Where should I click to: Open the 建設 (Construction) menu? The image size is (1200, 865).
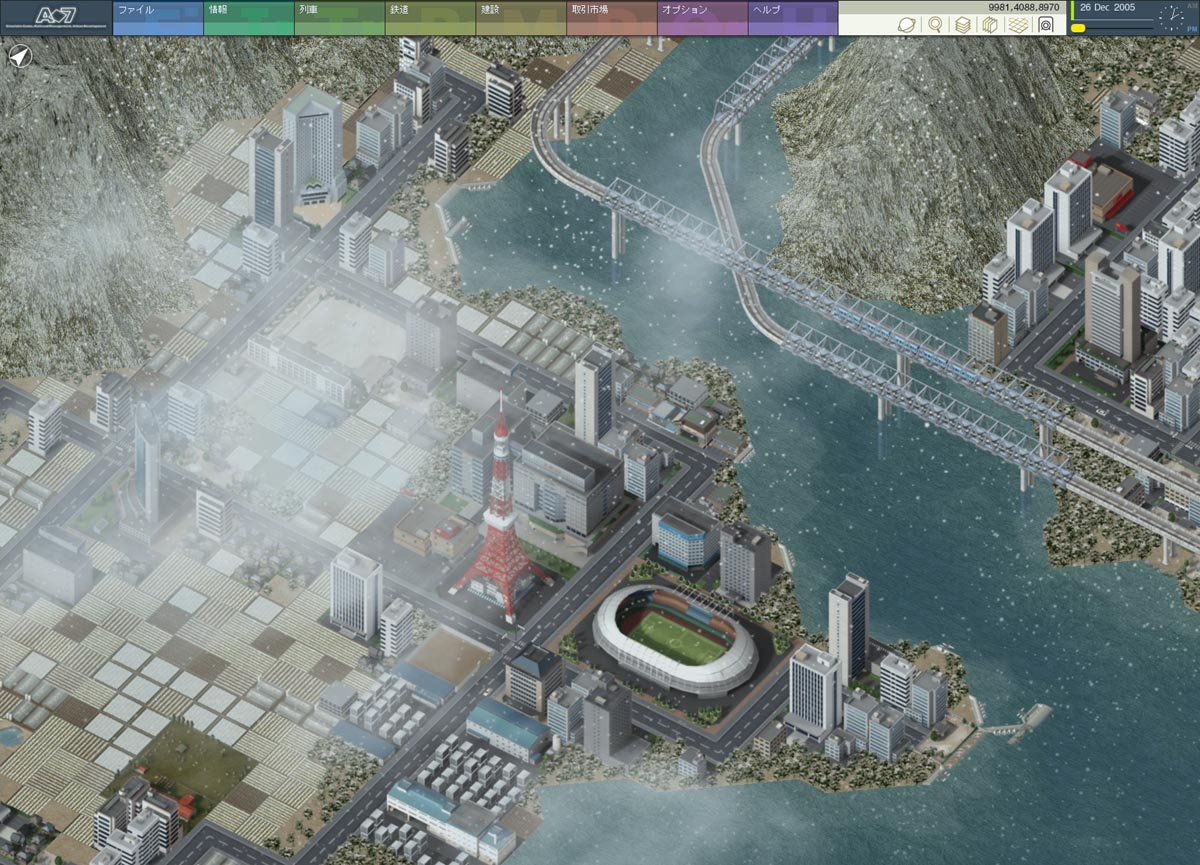(x=520, y=17)
